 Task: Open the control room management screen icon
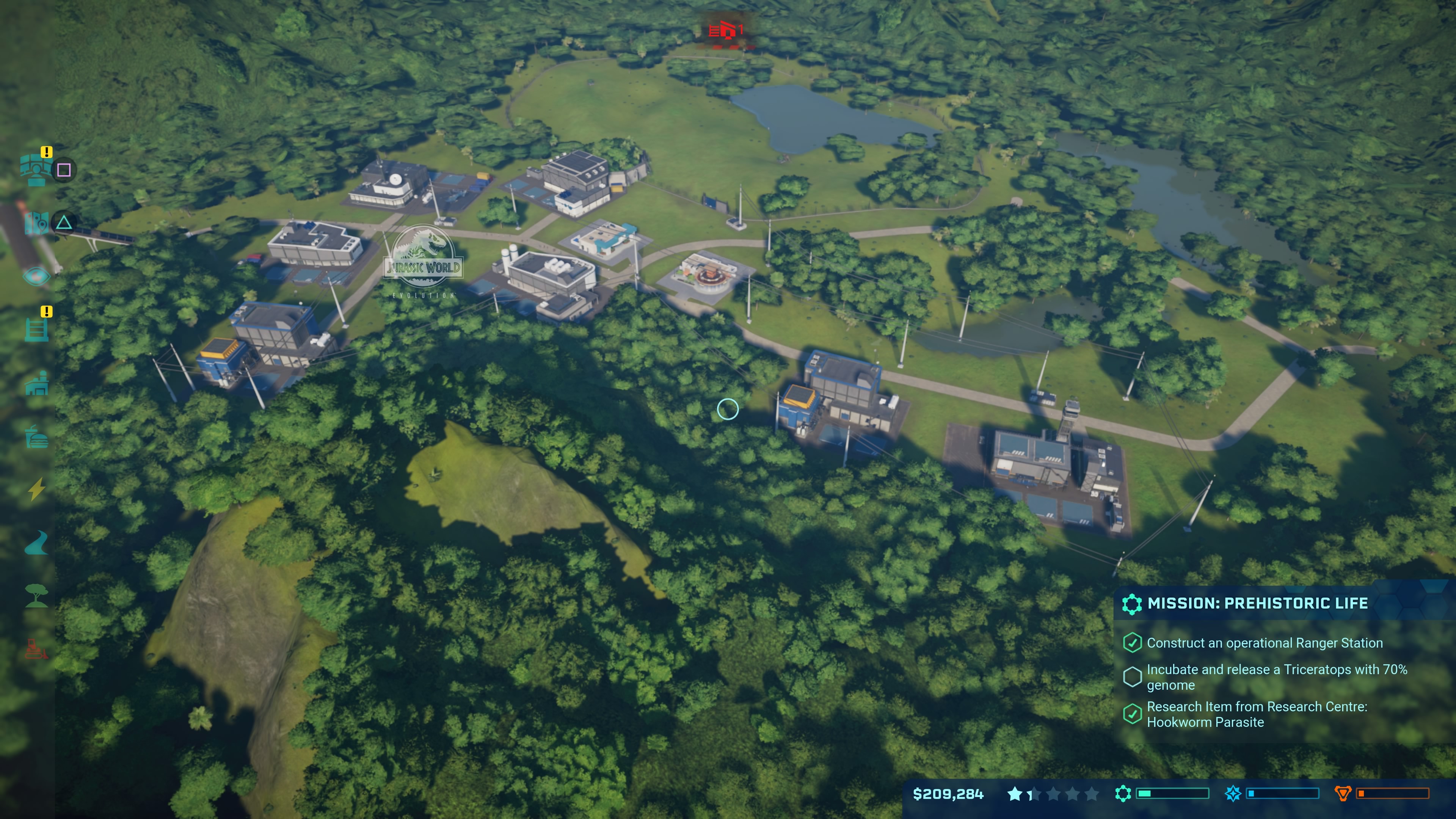pos(36,169)
